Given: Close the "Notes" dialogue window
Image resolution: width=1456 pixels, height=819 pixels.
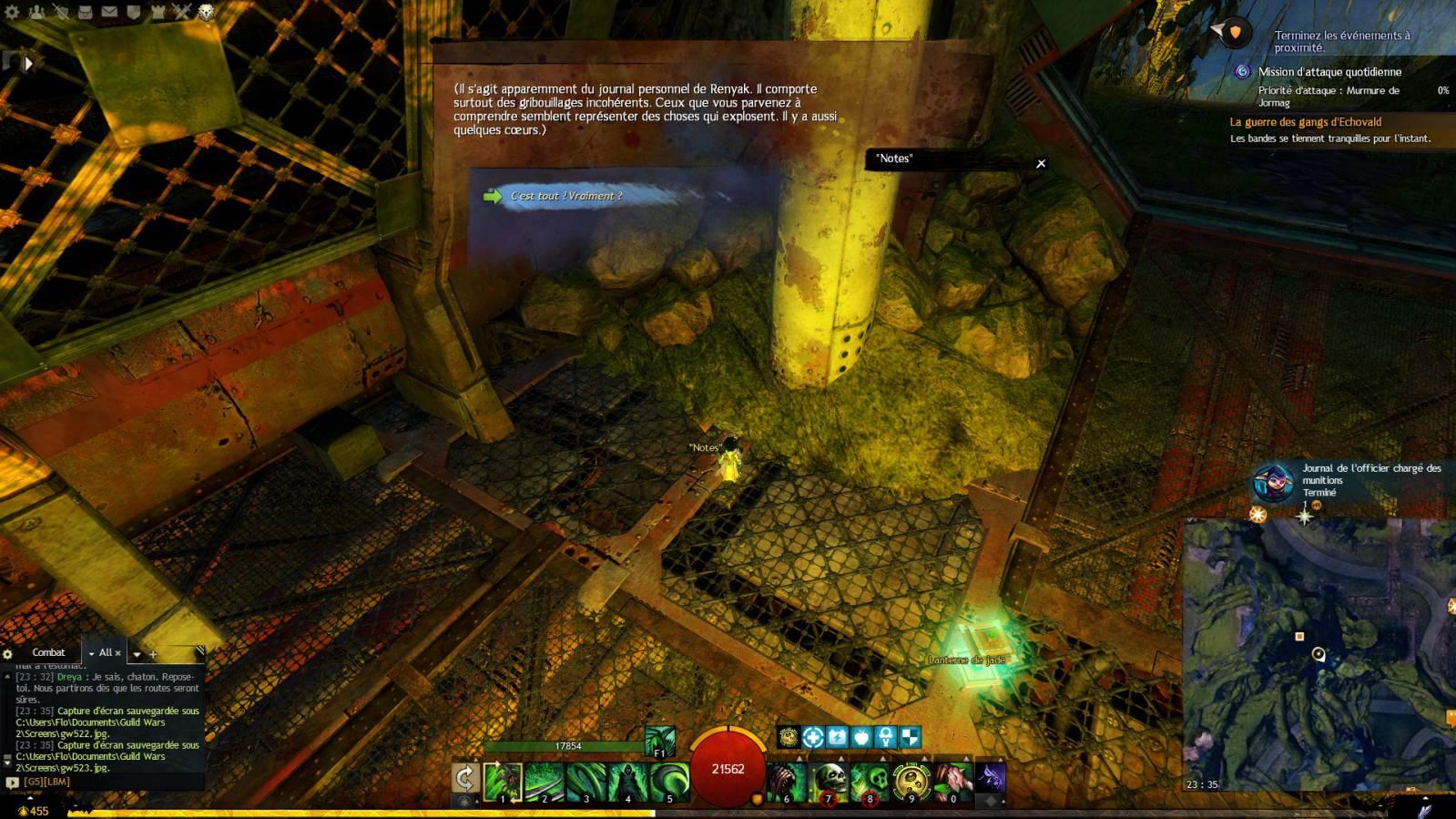Looking at the screenshot, I should pyautogui.click(x=1041, y=163).
